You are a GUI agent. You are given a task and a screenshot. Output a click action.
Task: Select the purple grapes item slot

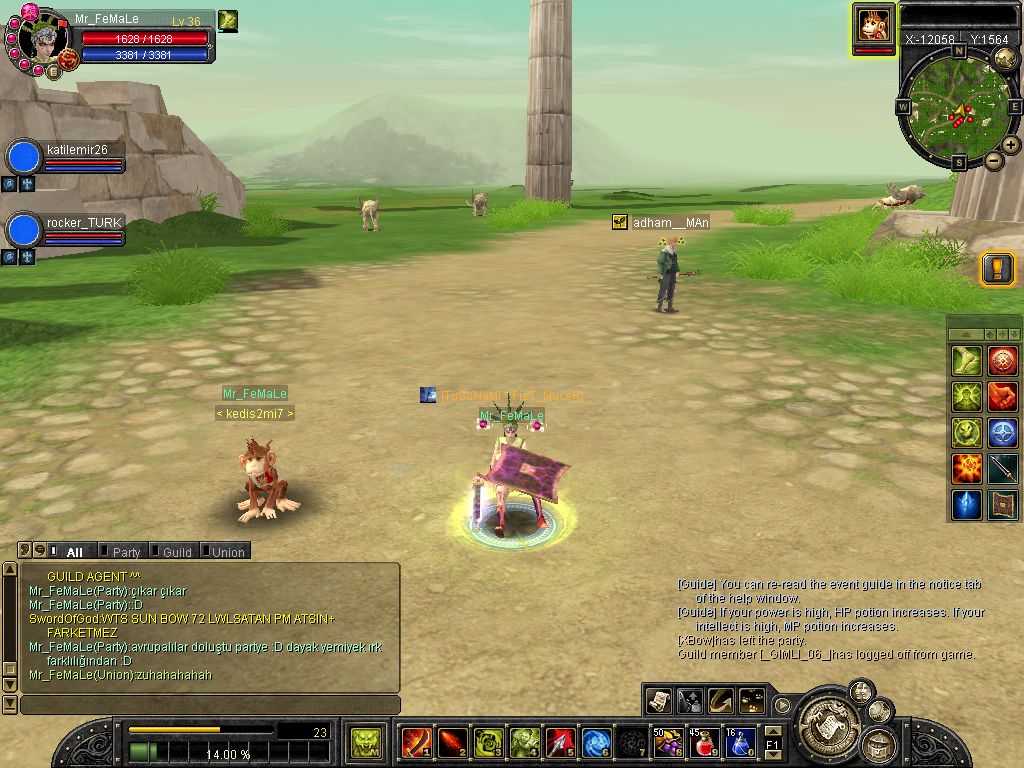coord(667,742)
